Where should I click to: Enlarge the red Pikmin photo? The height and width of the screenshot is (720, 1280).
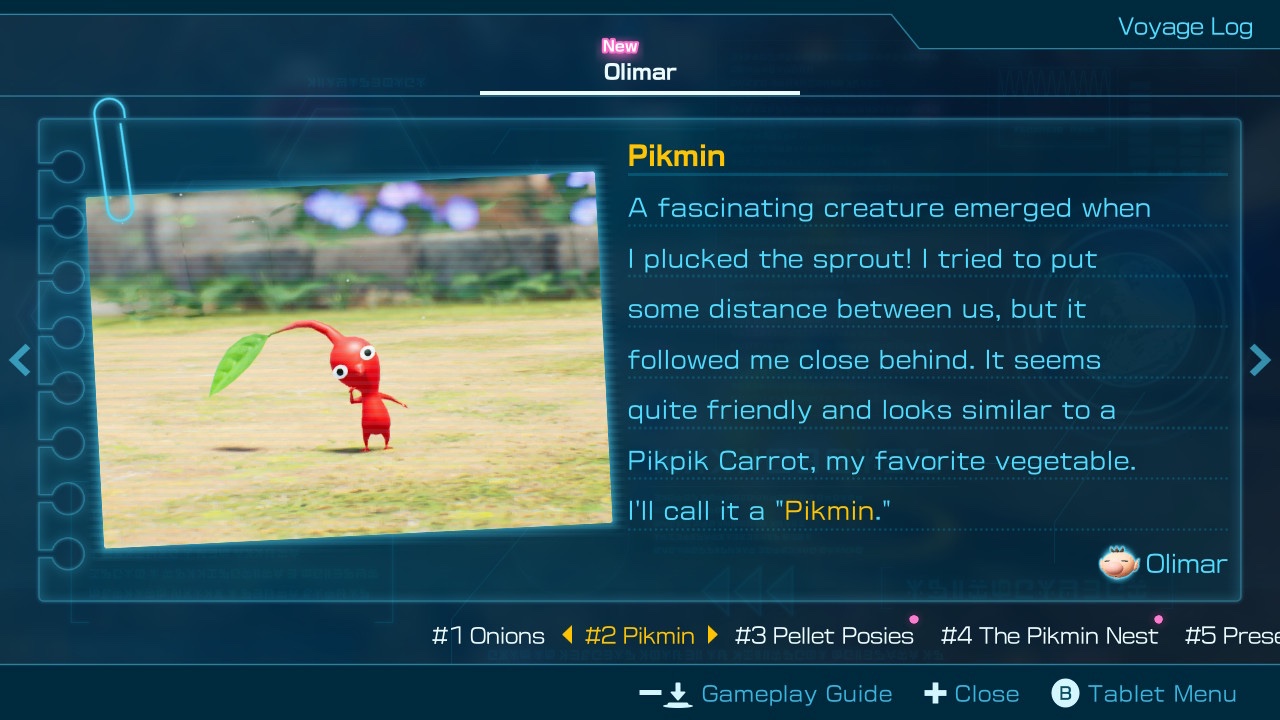(x=350, y=360)
